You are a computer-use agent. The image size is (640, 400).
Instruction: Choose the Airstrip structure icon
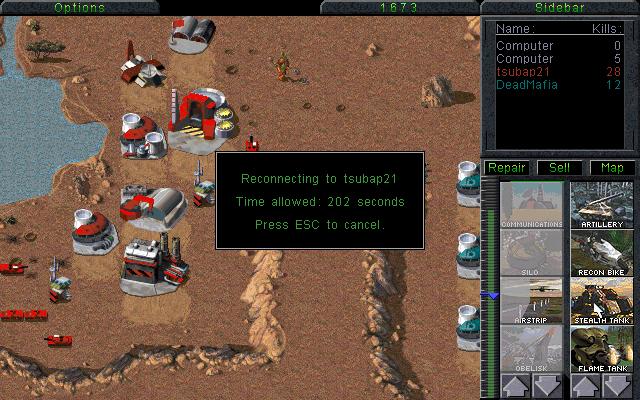tap(531, 300)
